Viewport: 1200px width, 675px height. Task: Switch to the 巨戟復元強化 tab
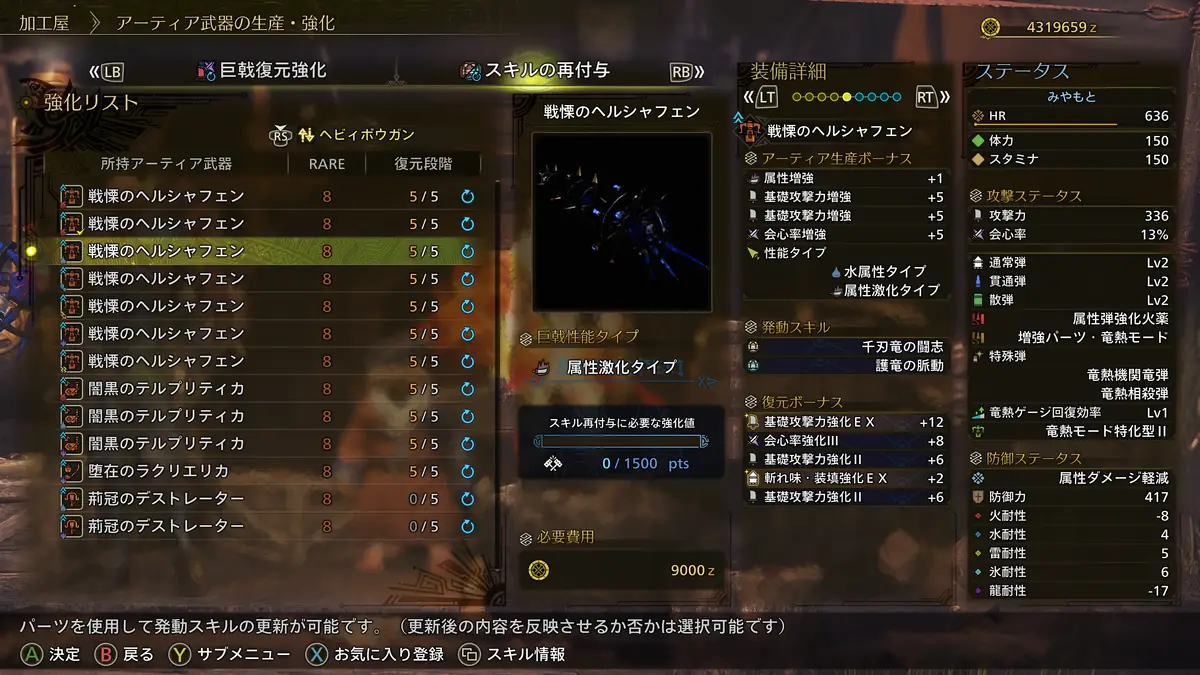coord(262,71)
